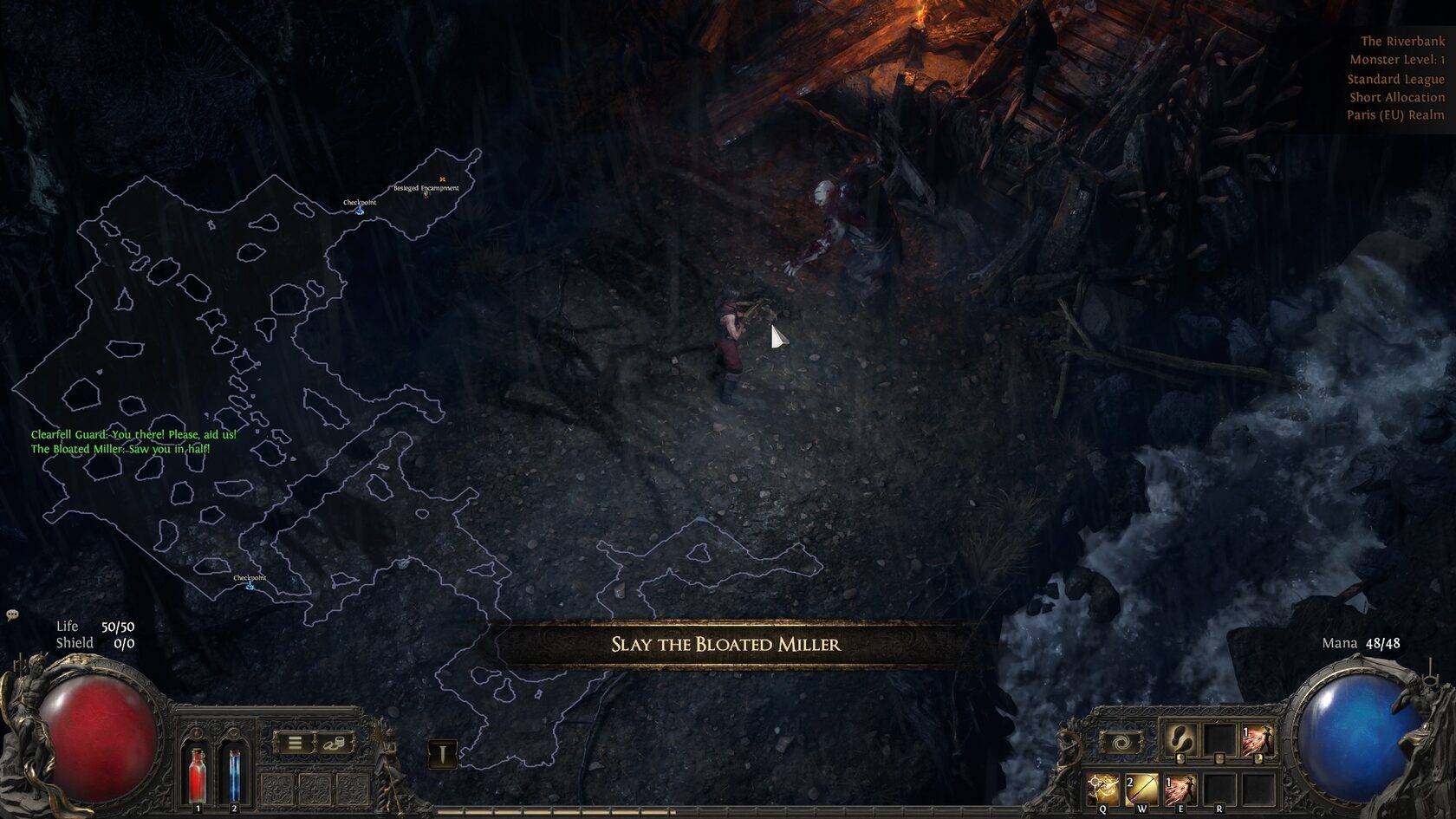Viewport: 1456px width, 819px height.
Task: Select the bow shot skill on W
Action: click(1141, 789)
